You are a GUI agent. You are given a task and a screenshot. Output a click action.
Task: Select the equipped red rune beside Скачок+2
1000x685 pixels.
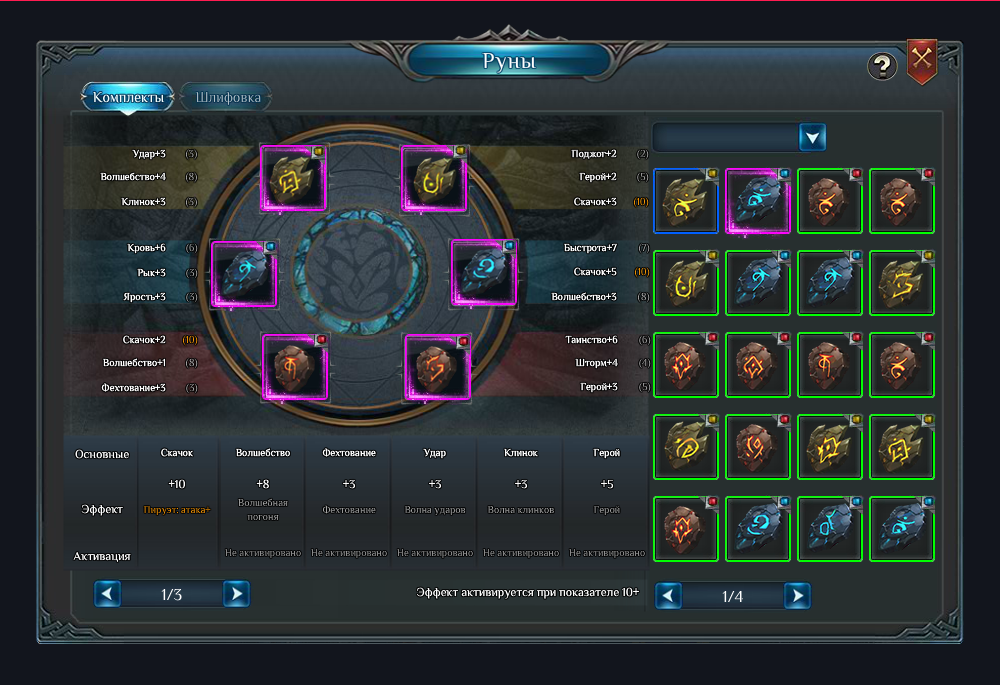pos(295,367)
